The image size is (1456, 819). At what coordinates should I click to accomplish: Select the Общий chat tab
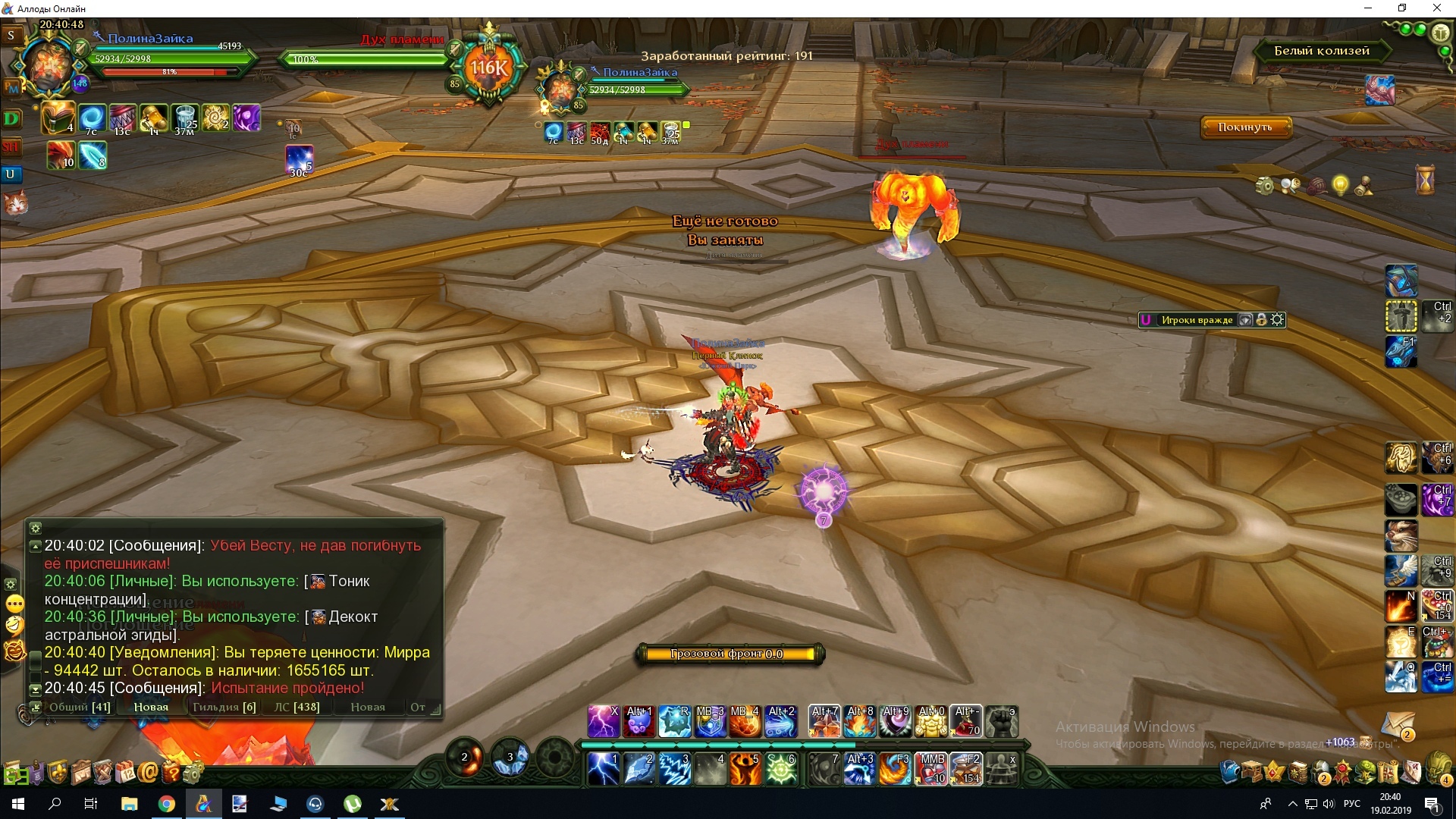(x=80, y=707)
